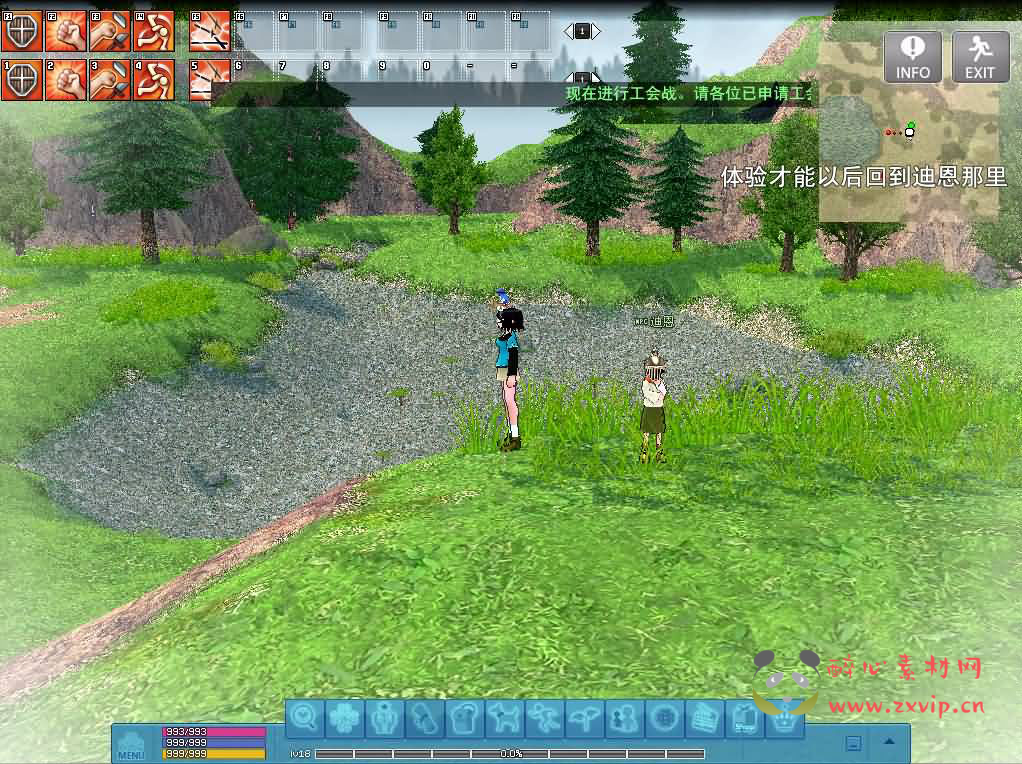Use the hammer arm skill in slot 3
The image size is (1022, 764).
tap(109, 80)
